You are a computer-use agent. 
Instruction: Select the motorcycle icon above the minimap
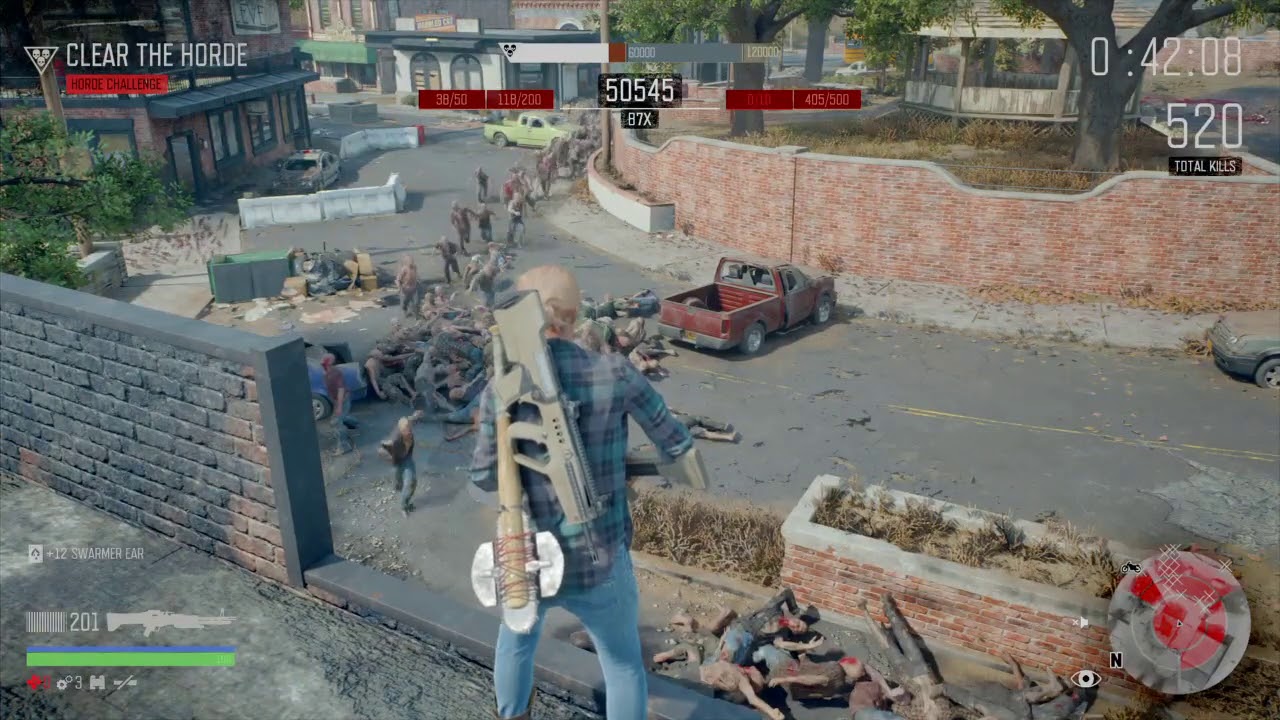point(1131,568)
